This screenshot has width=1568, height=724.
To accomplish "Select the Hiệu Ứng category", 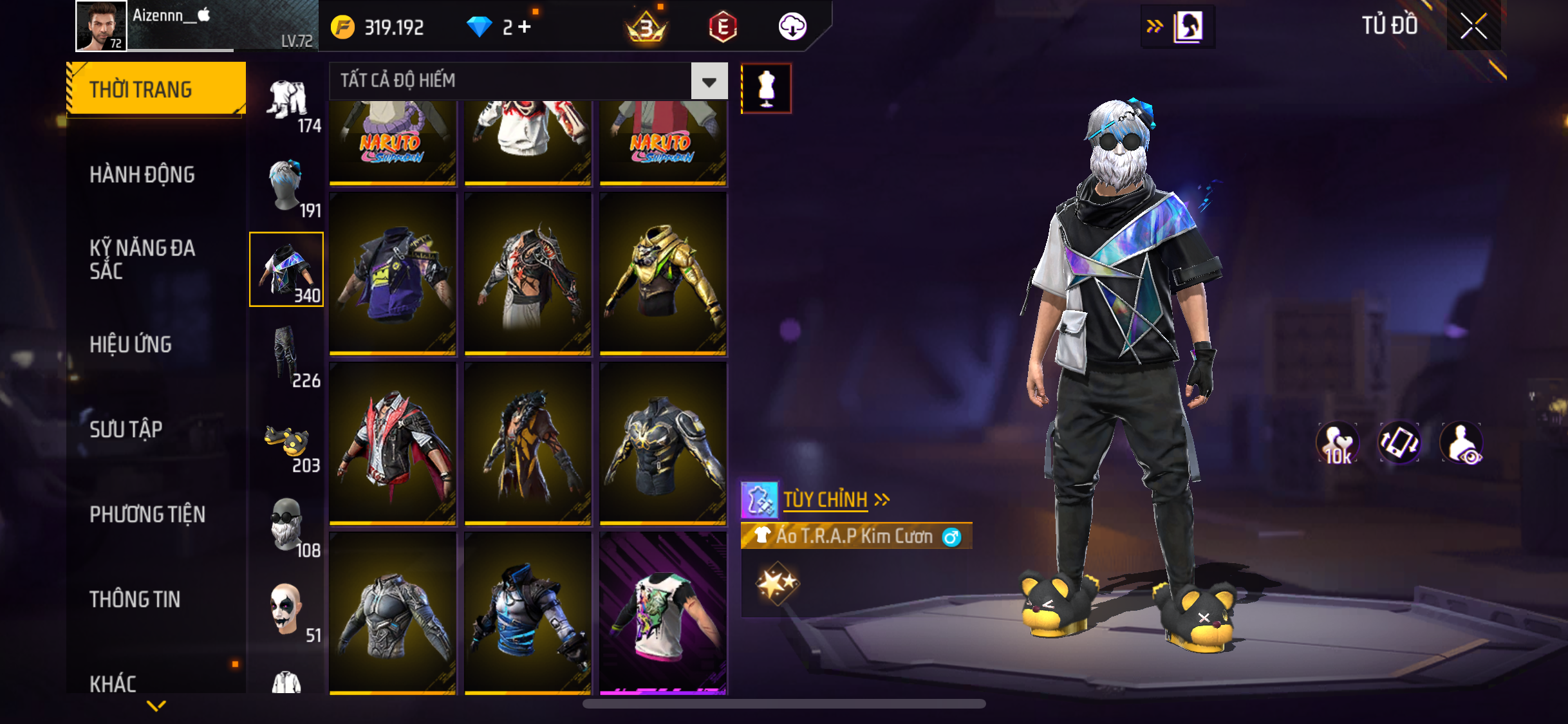I will 131,344.
